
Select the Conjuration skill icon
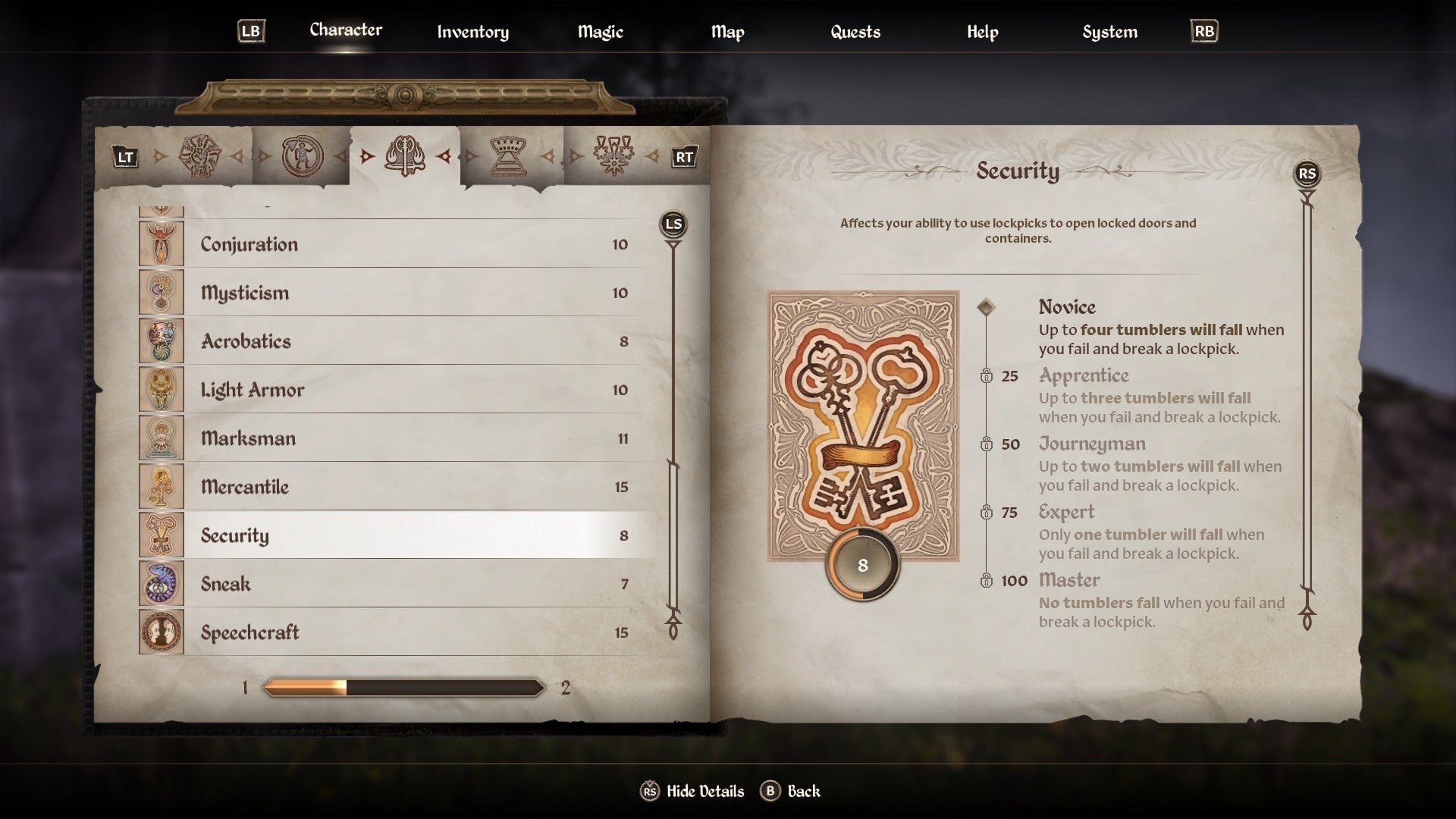[x=162, y=244]
